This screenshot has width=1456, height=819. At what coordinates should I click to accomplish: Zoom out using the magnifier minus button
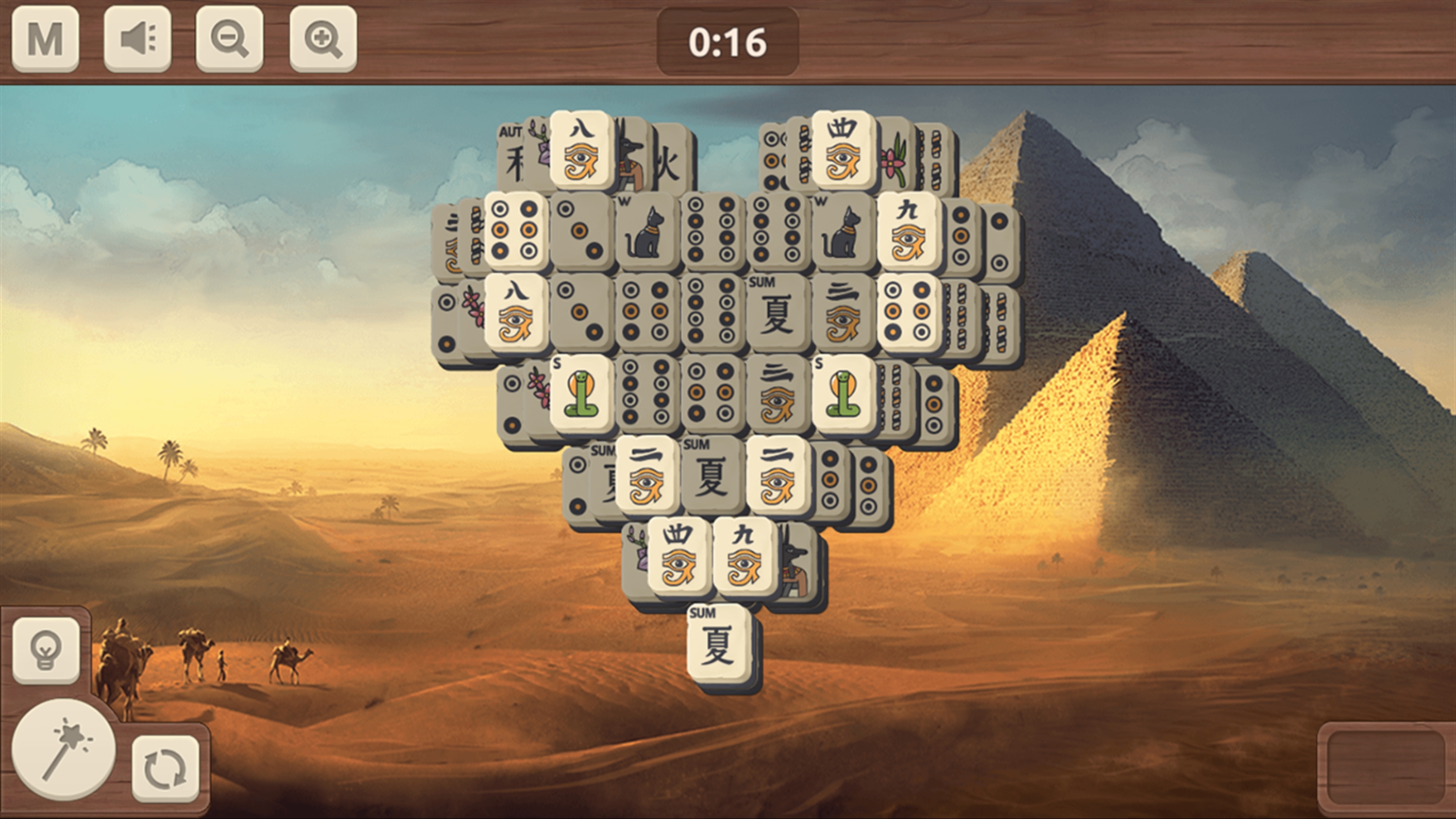[x=230, y=38]
